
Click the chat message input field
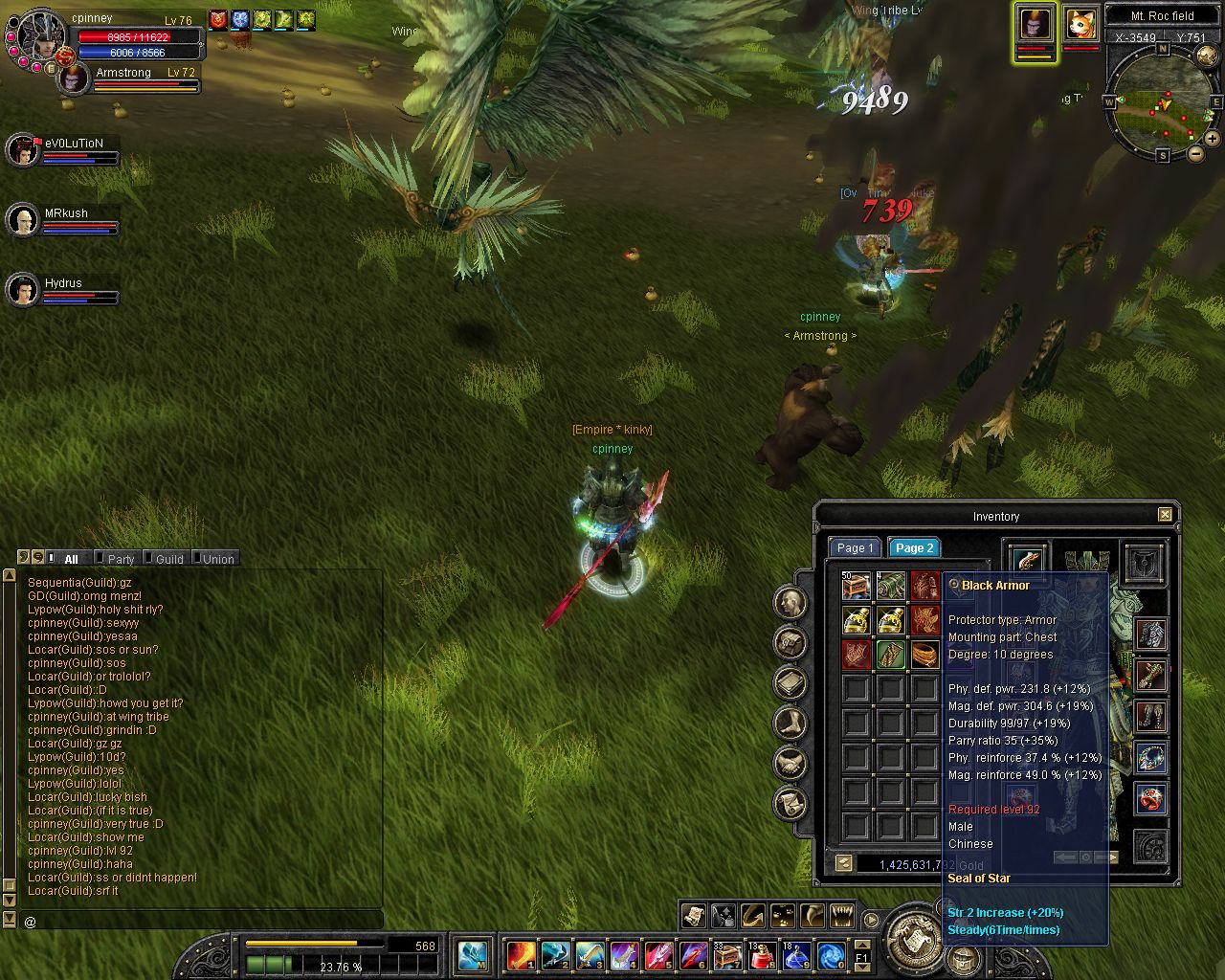[201, 921]
